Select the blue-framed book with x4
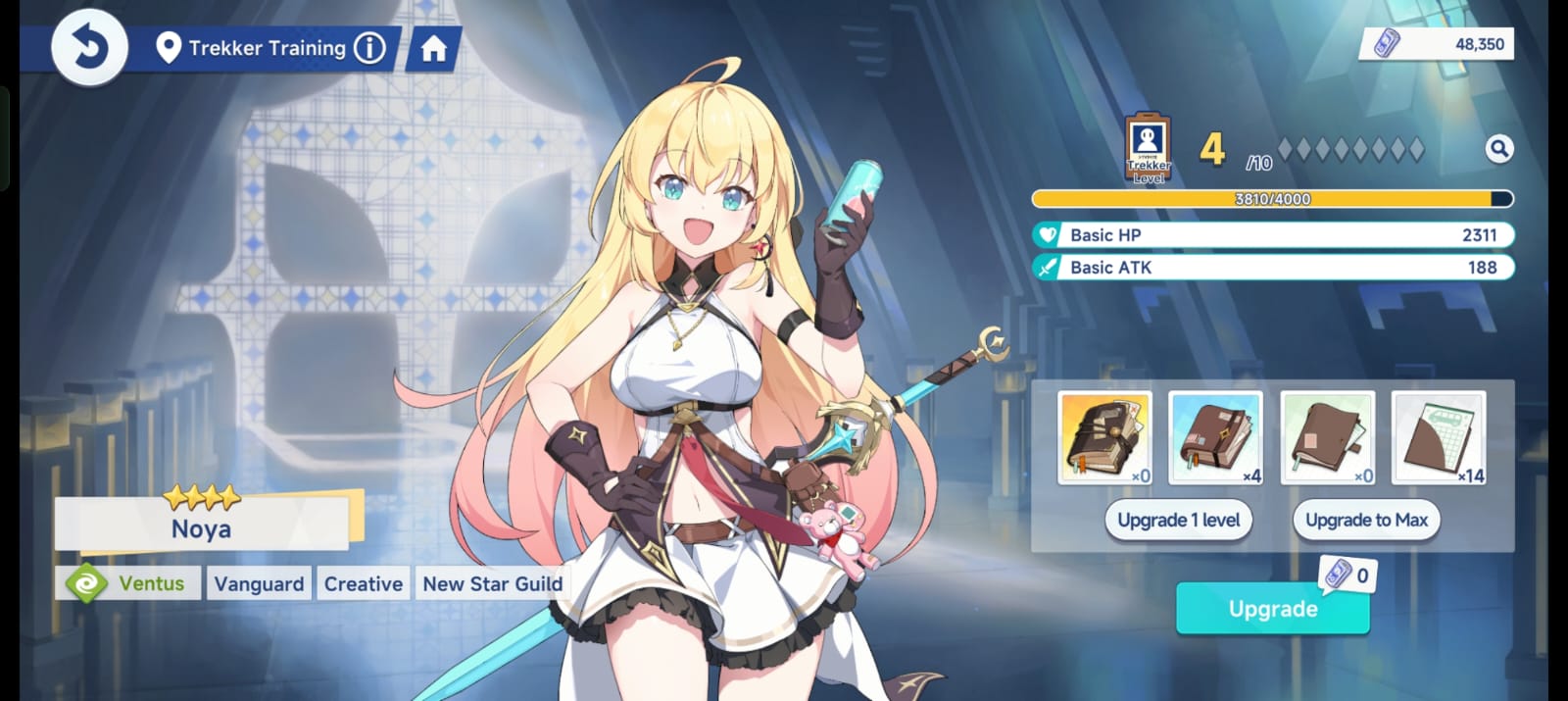Viewport: 1568px width, 701px height. click(1215, 437)
